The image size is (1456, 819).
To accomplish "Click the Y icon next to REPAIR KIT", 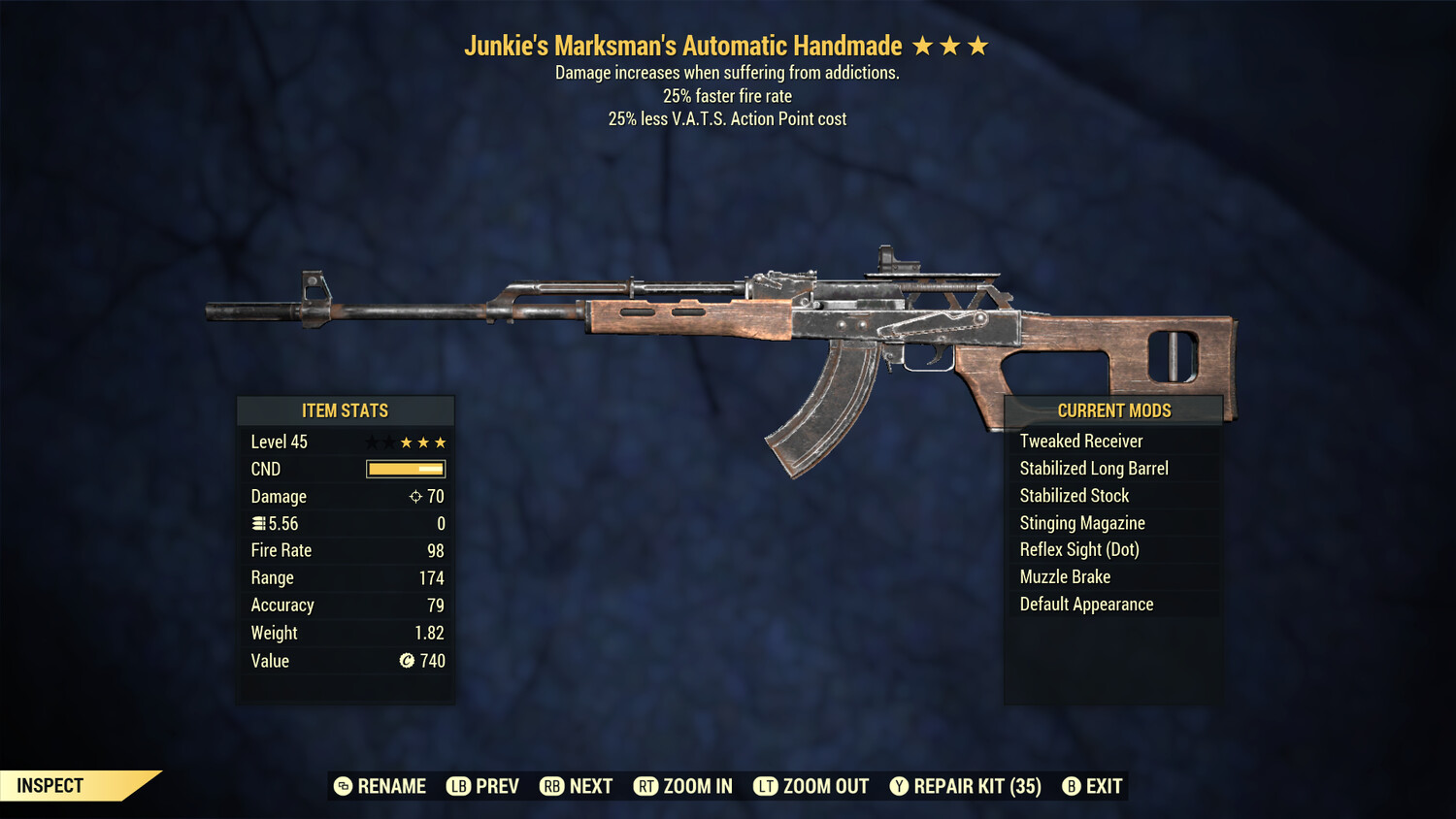I will tap(899, 786).
